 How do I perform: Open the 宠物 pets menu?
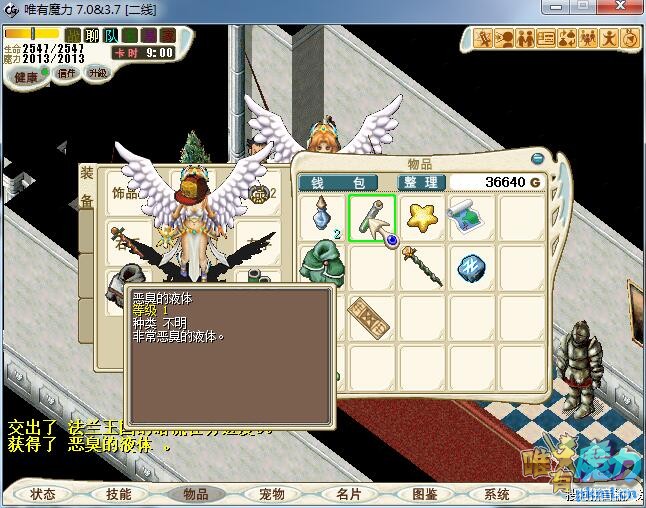[x=272, y=494]
